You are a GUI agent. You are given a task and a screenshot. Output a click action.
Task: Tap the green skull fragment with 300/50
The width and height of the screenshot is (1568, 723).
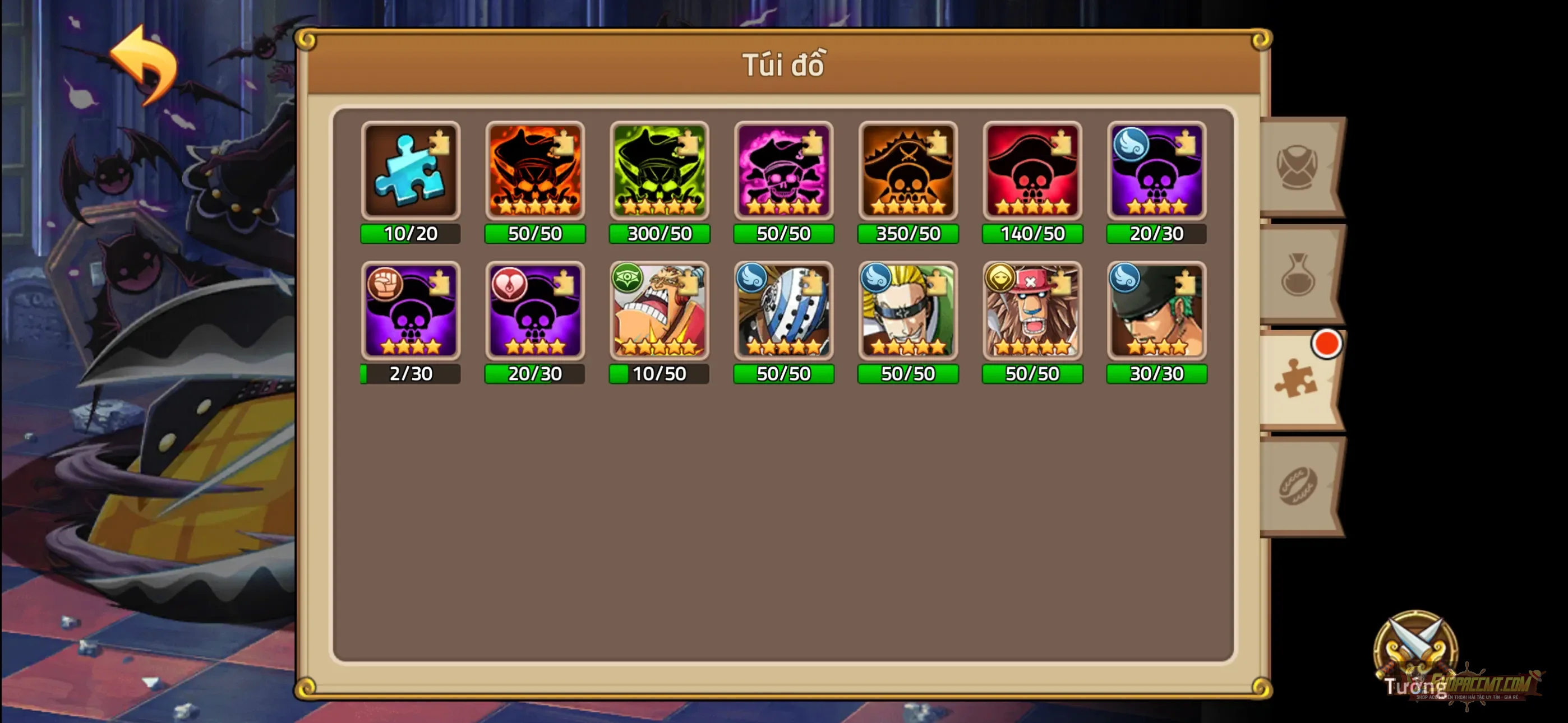[x=658, y=172]
